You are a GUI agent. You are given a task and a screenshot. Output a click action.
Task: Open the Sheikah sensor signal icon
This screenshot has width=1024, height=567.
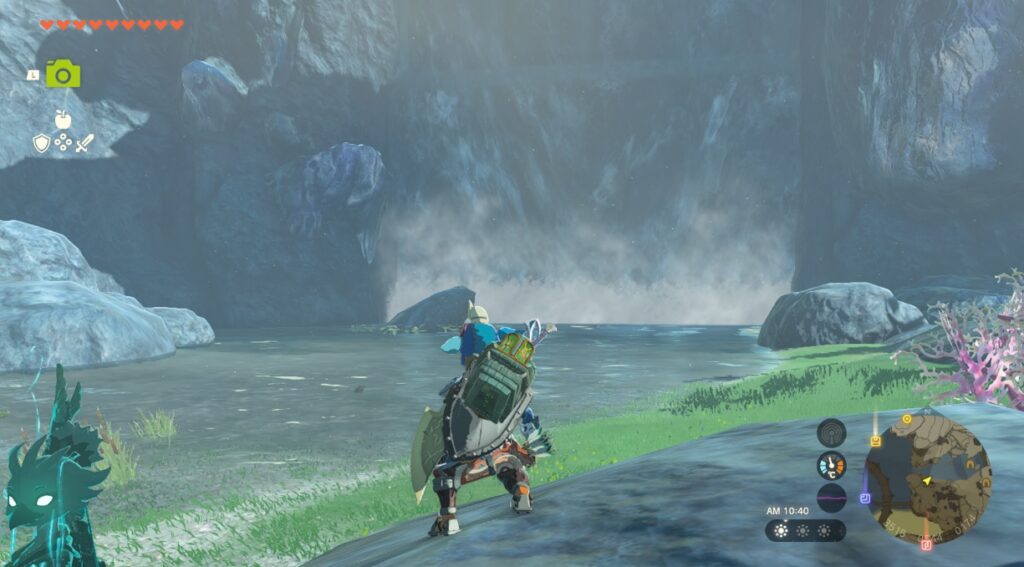click(831, 432)
